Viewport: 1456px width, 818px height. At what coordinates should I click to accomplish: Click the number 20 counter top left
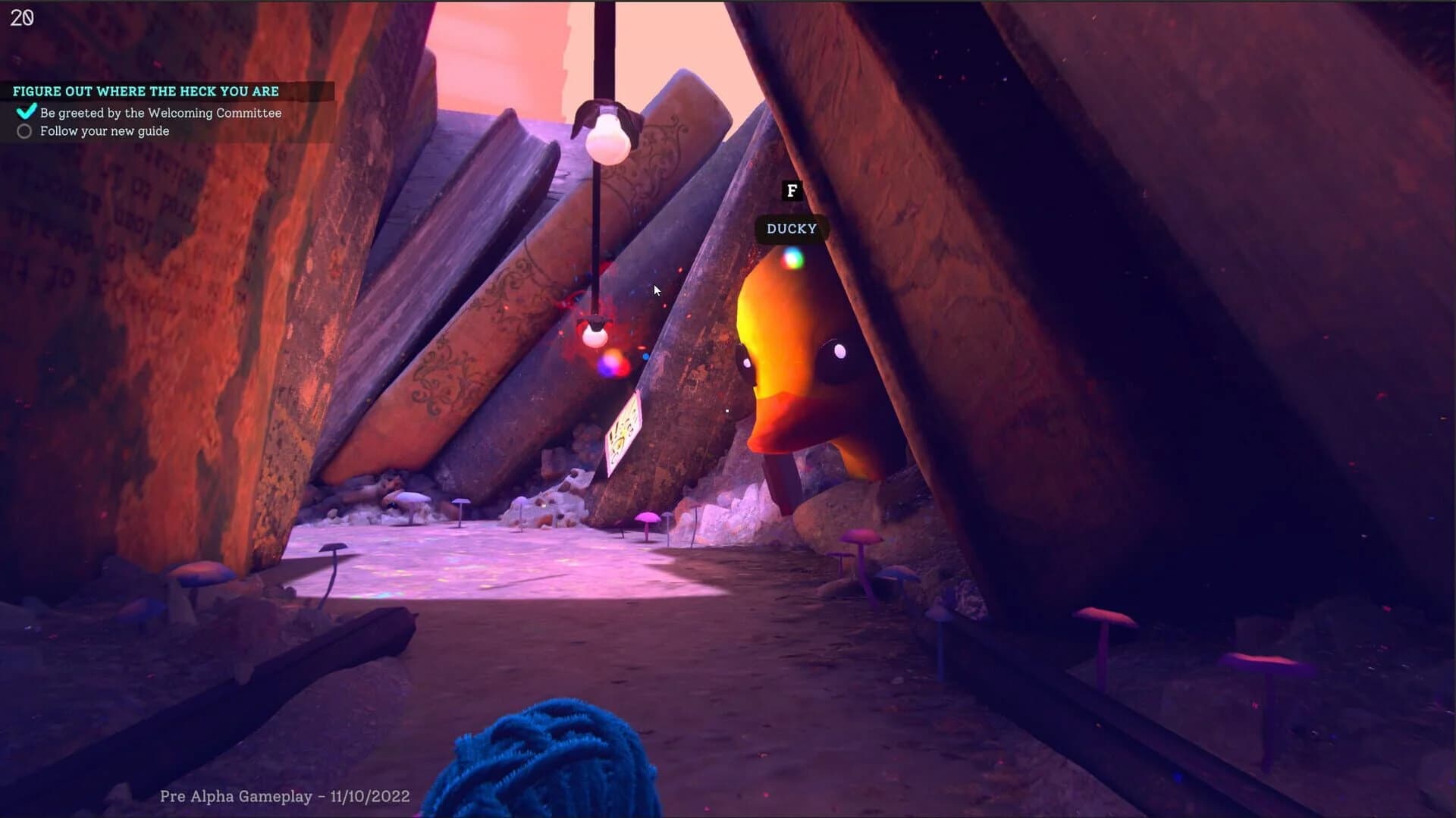tap(22, 17)
